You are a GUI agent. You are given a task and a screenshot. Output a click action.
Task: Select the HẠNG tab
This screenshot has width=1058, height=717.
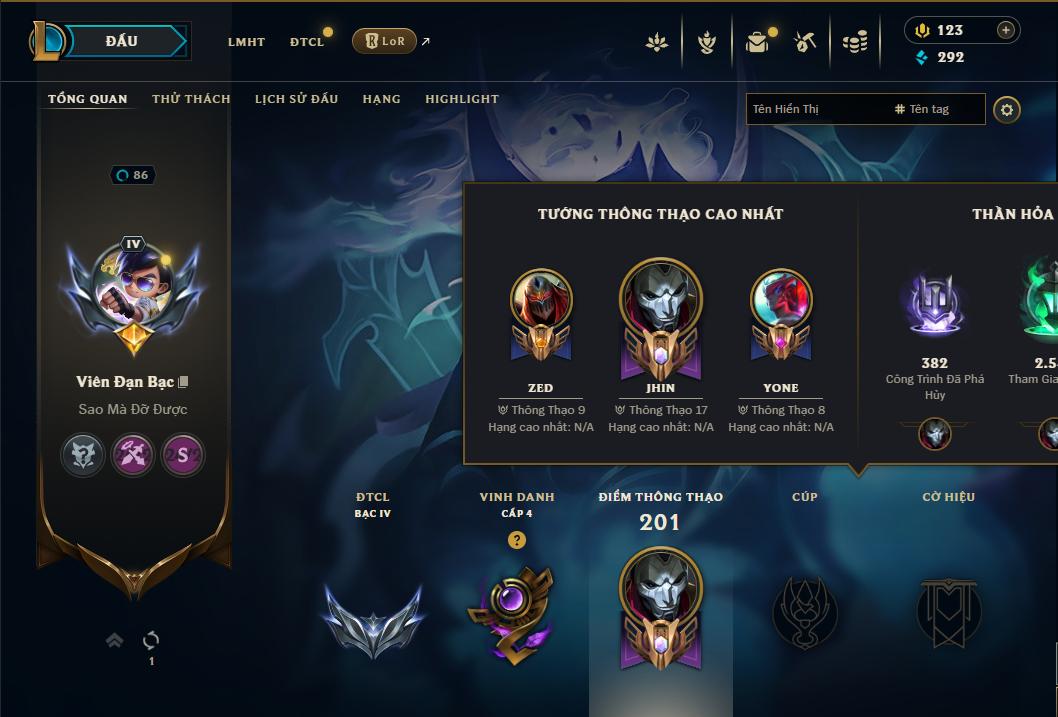click(x=381, y=99)
